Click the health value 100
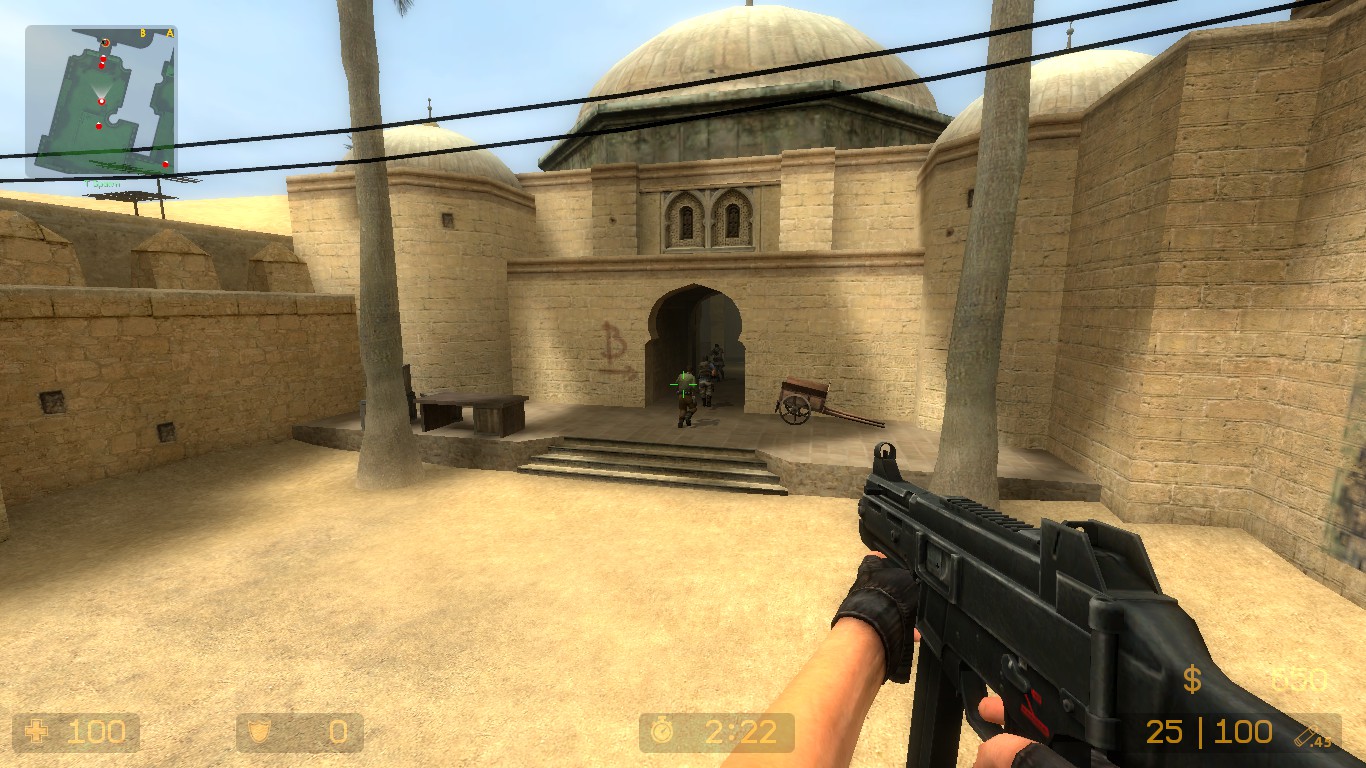 tap(95, 732)
